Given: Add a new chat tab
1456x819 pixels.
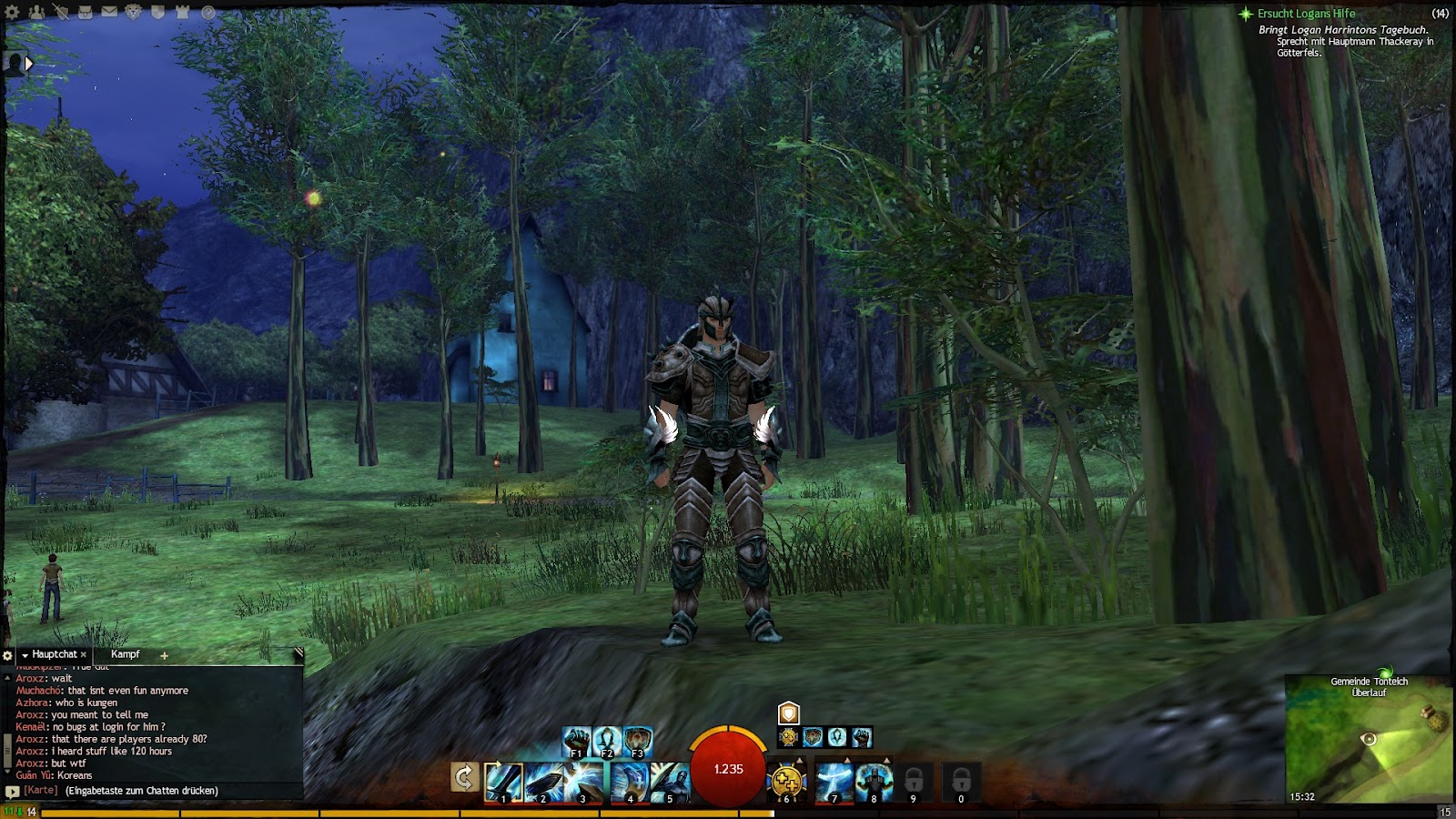Looking at the screenshot, I should [164, 655].
